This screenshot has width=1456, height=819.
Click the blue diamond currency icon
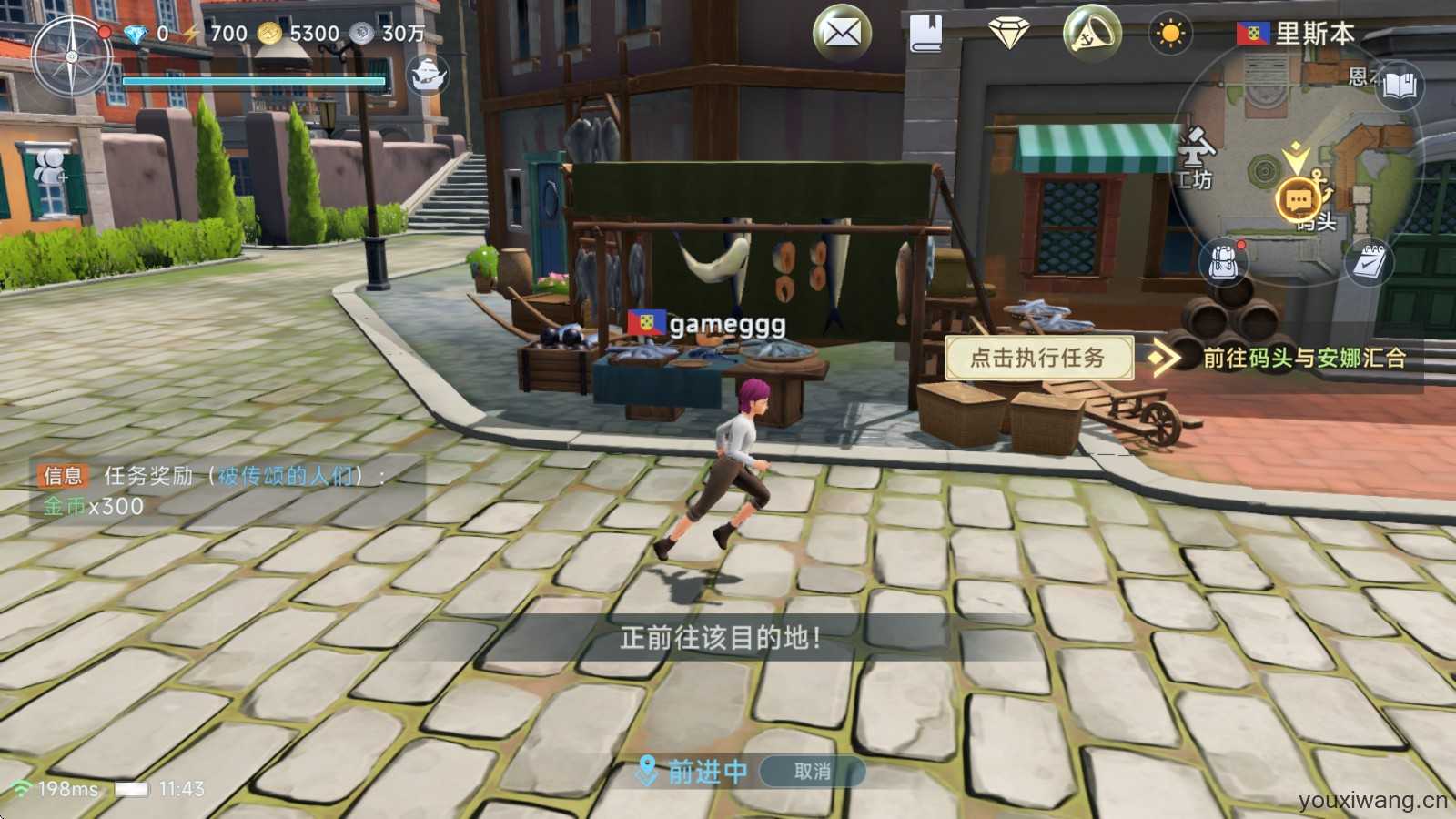(x=135, y=35)
